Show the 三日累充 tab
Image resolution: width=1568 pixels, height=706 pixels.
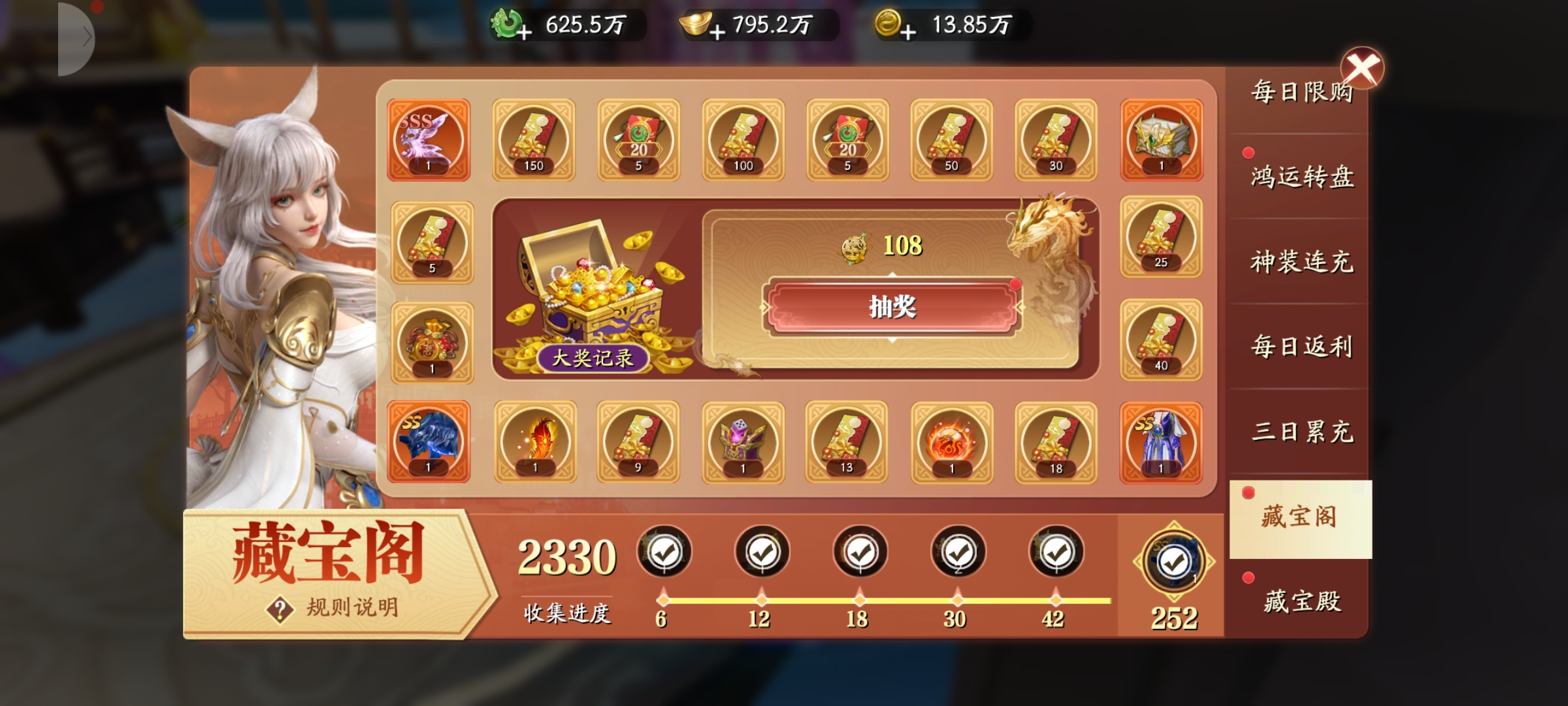[1301, 431]
